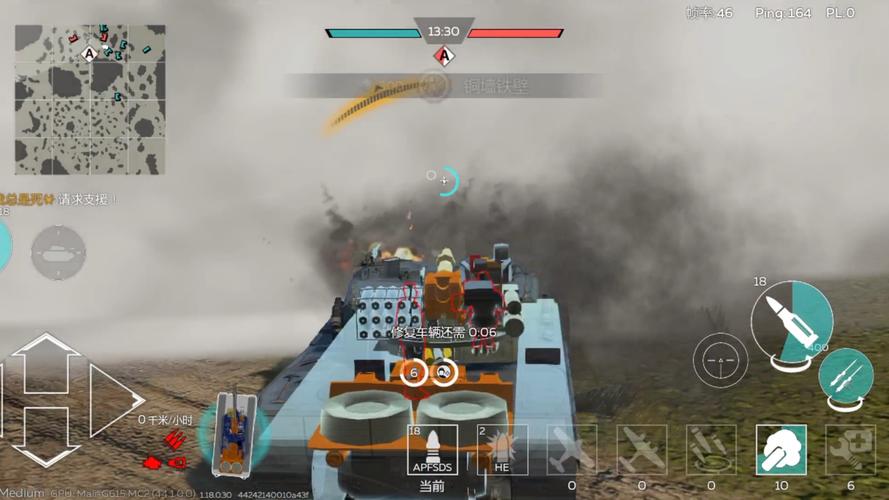This screenshot has height=500, width=889.
Task: Open the battlefield minimap
Action: coord(90,98)
